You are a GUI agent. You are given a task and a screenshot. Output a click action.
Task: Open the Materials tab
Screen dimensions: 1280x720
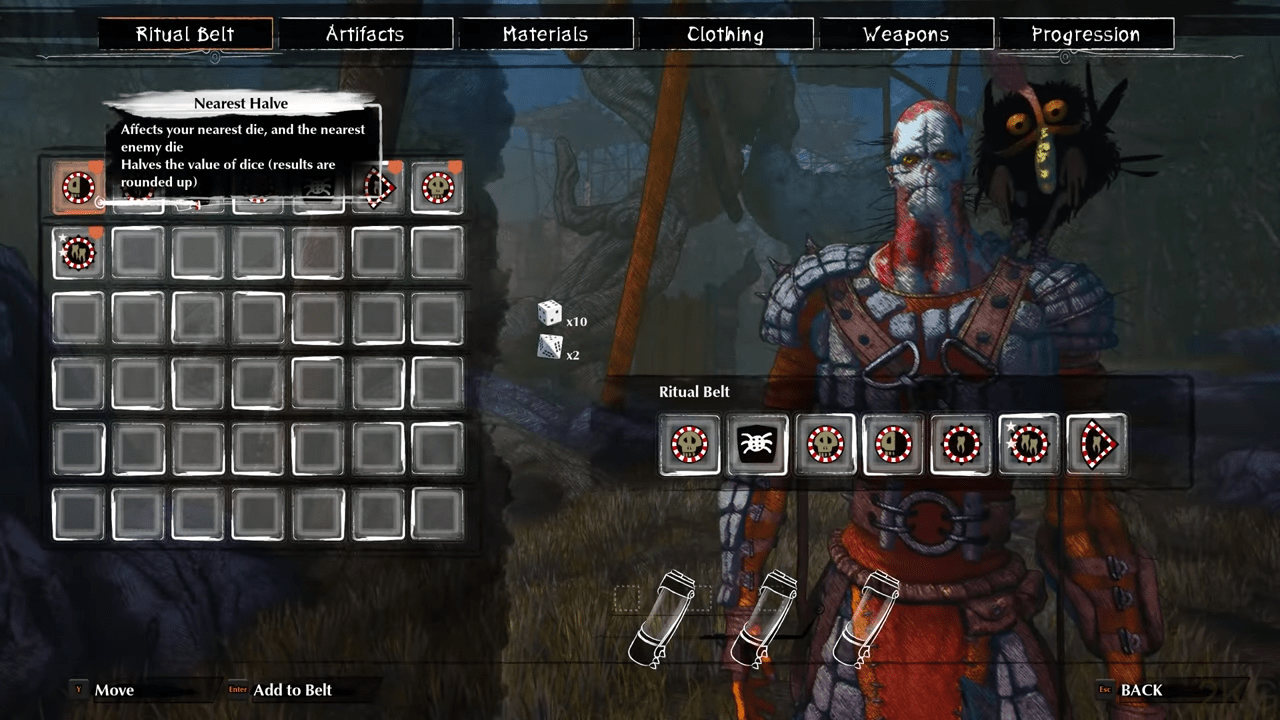(x=545, y=34)
